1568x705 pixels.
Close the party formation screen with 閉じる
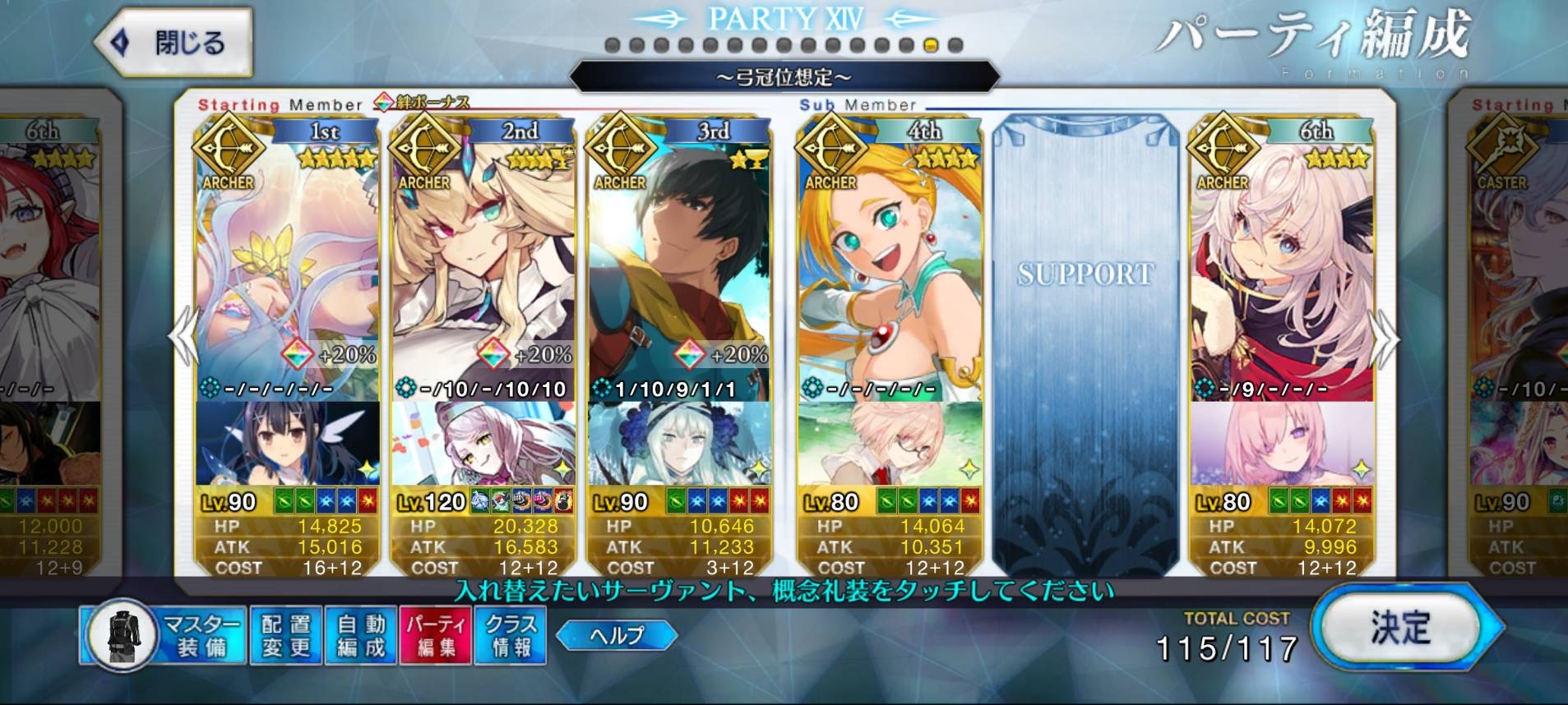pos(174,43)
